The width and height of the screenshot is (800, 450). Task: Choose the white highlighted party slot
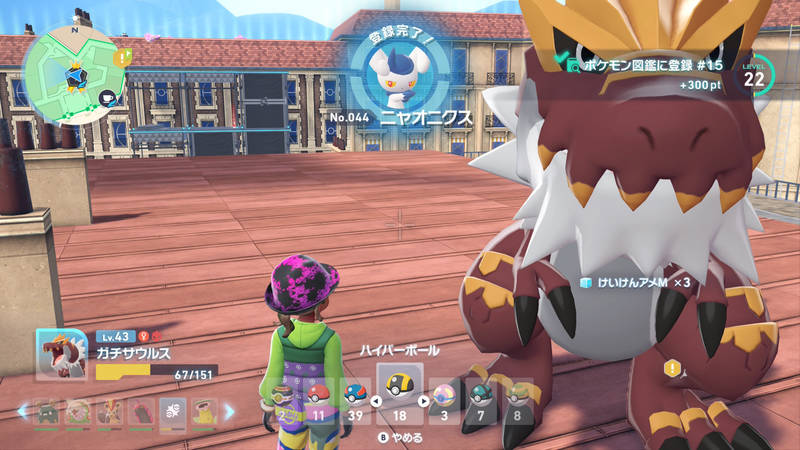tap(170, 410)
